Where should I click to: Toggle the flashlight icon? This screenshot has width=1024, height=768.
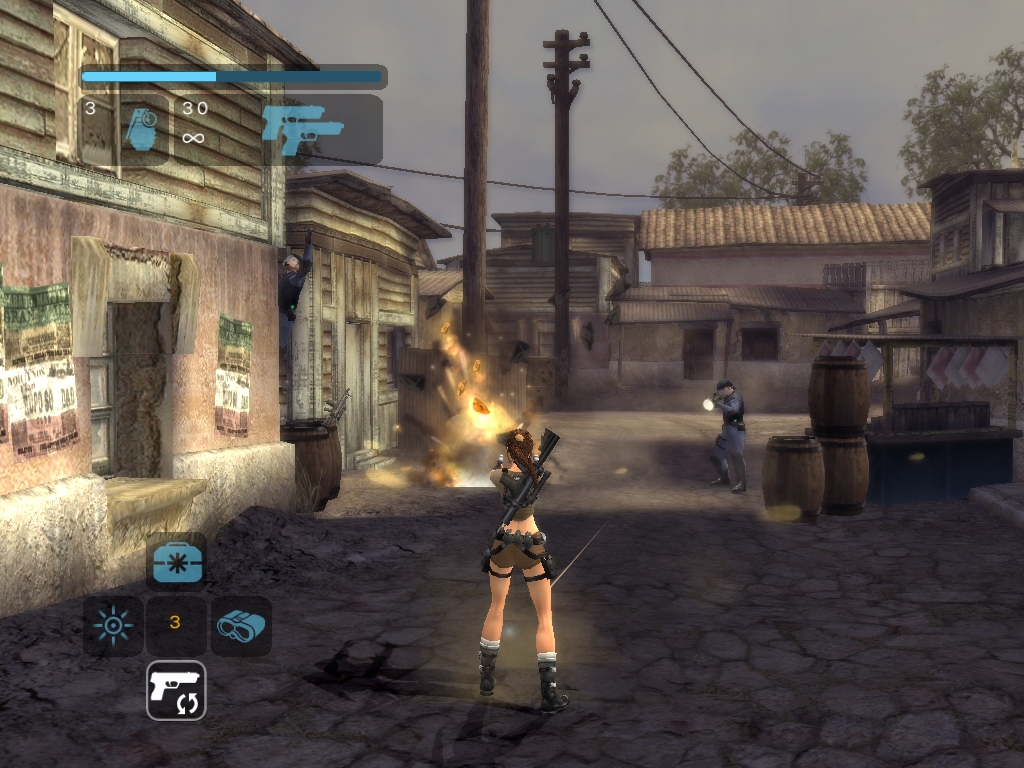[112, 626]
